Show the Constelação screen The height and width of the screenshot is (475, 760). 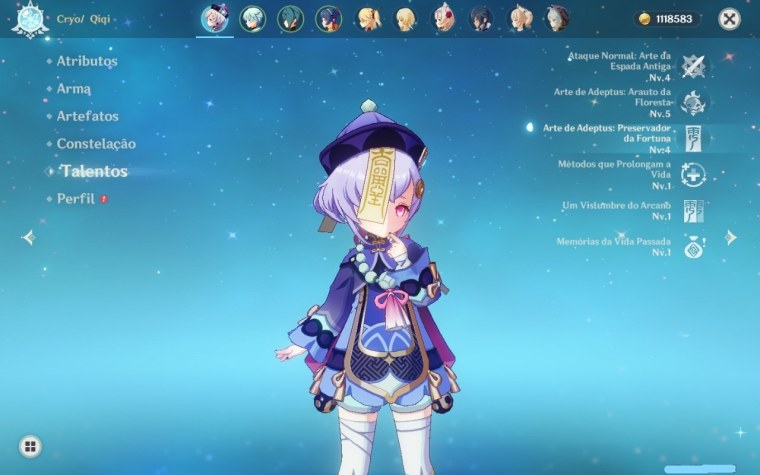pyautogui.click(x=96, y=144)
